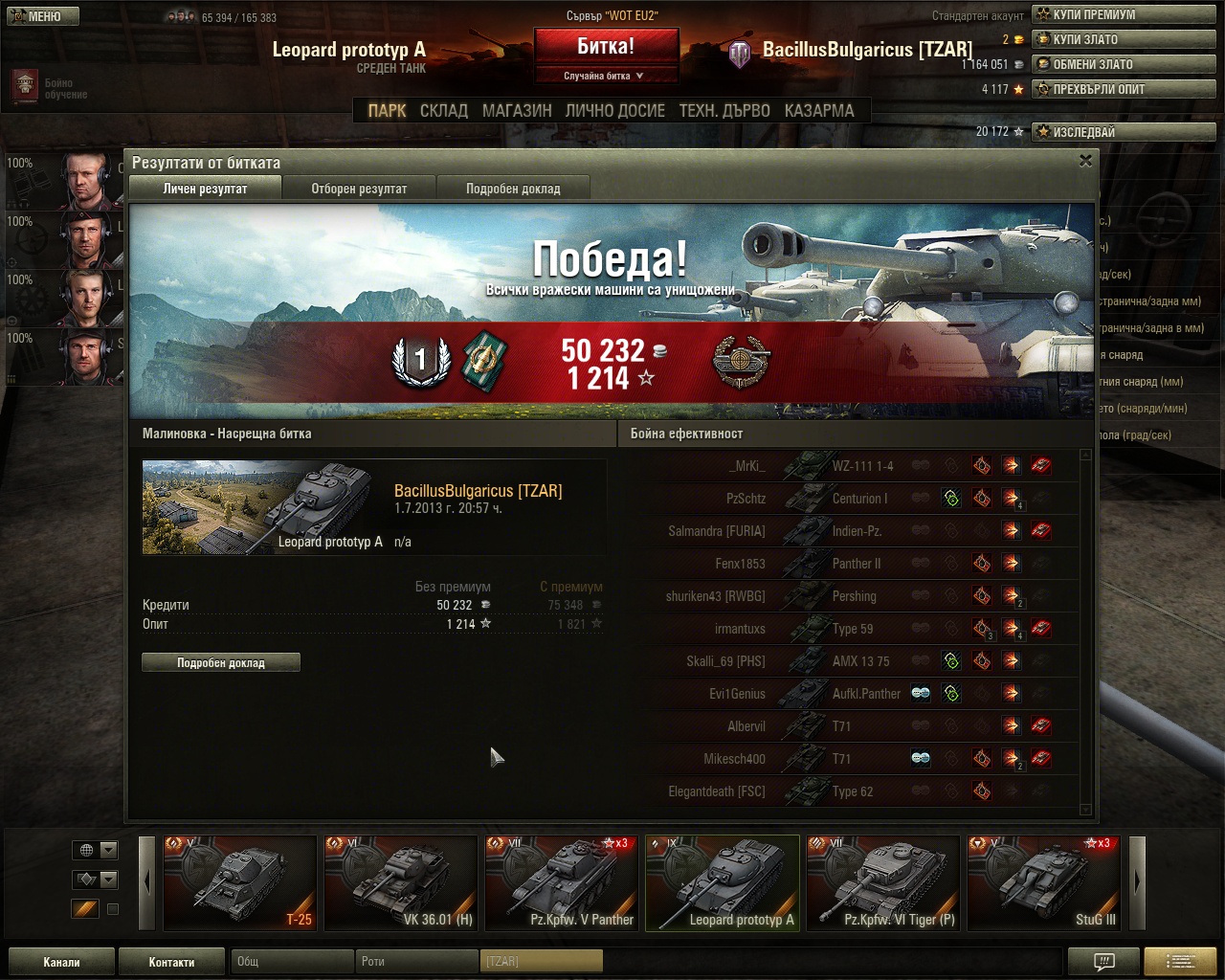Viewport: 1225px width, 980px height.
Task: Start a battle with Битка! button
Action: pos(606,47)
